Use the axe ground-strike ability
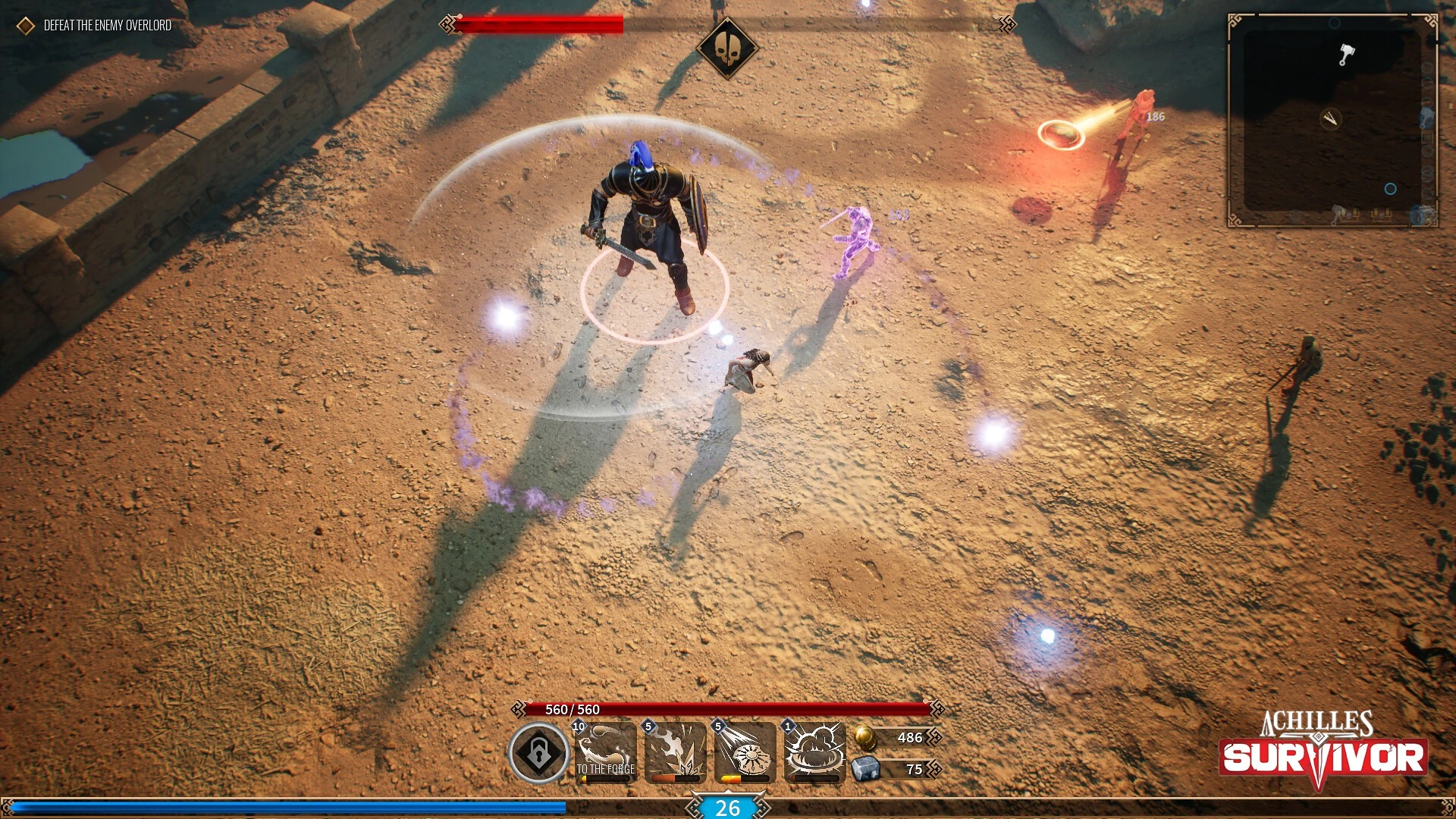 [675, 752]
